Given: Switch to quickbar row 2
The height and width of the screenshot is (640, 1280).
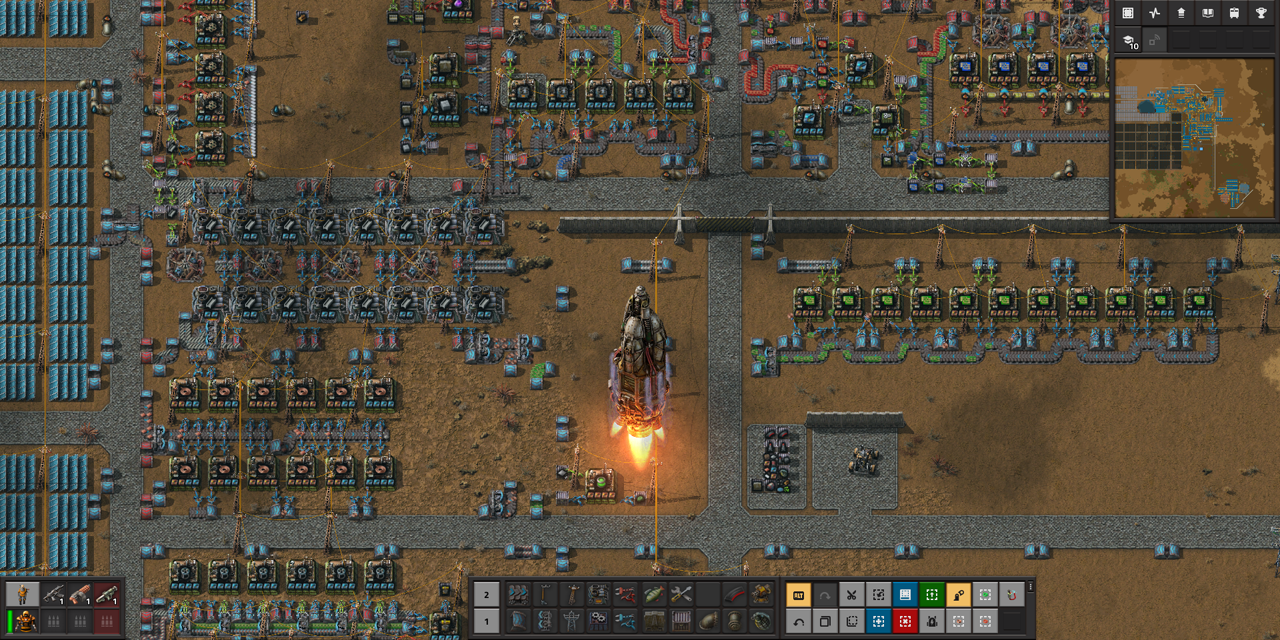Looking at the screenshot, I should tap(486, 595).
